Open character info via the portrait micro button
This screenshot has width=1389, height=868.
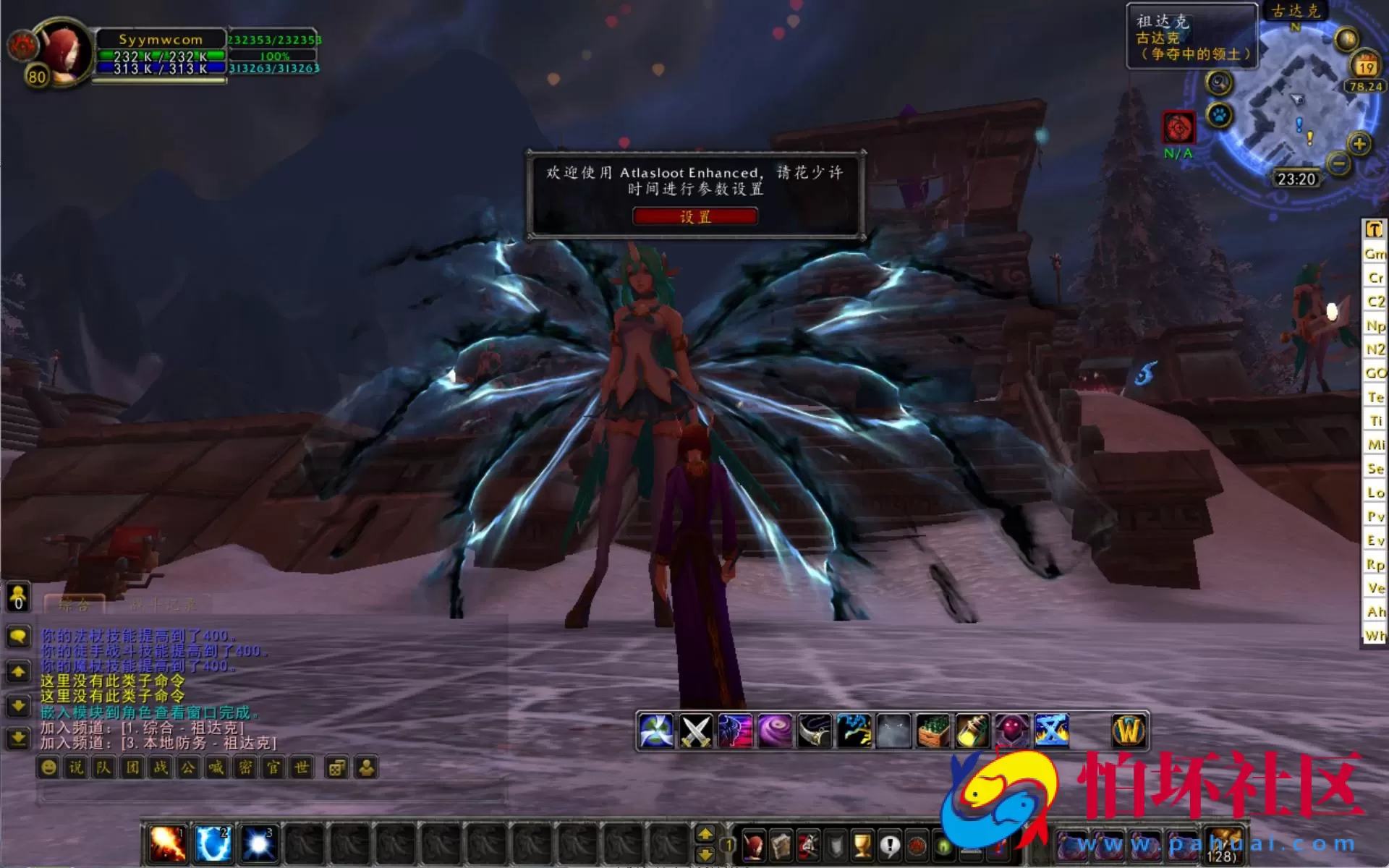pyautogui.click(x=755, y=846)
